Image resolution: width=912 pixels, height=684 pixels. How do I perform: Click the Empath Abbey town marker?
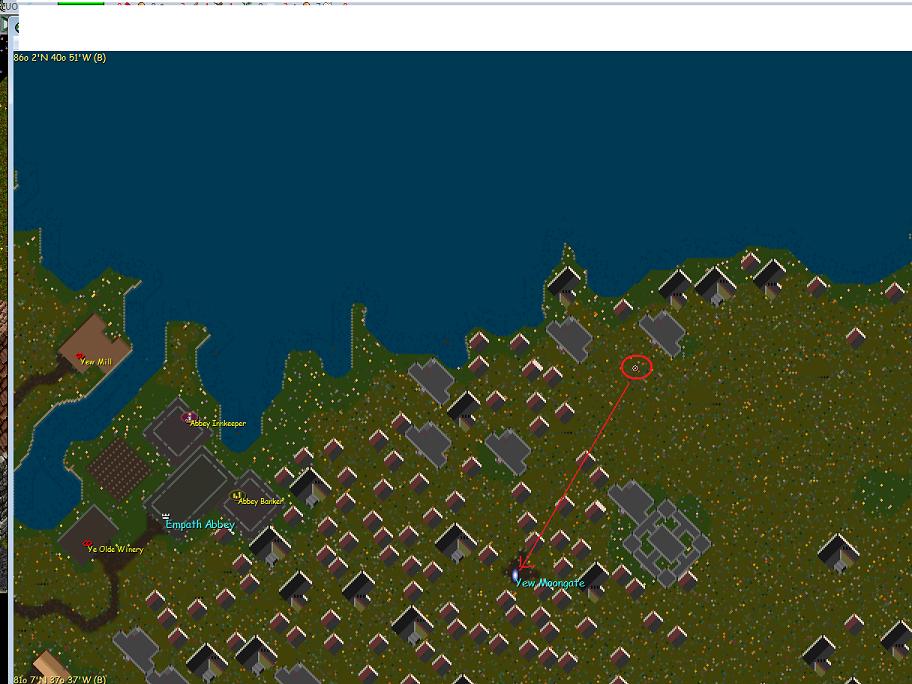click(166, 516)
